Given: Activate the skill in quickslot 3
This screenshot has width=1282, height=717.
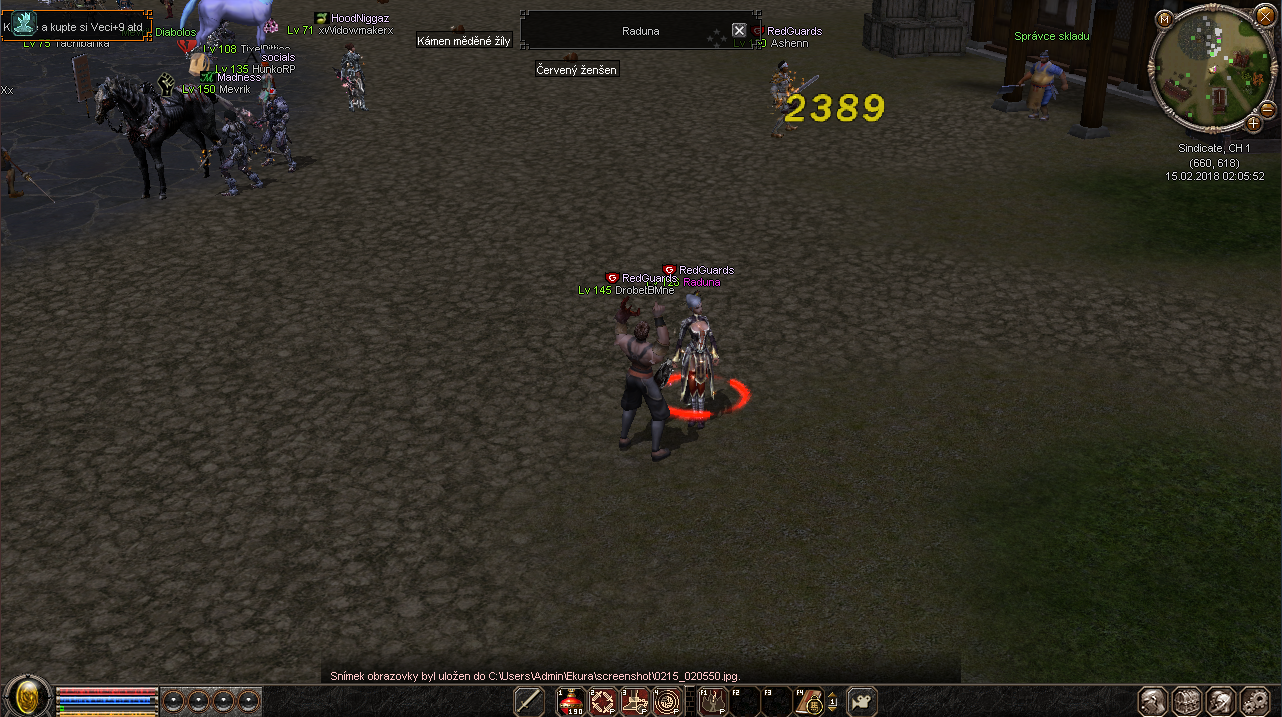Looking at the screenshot, I should [x=635, y=702].
